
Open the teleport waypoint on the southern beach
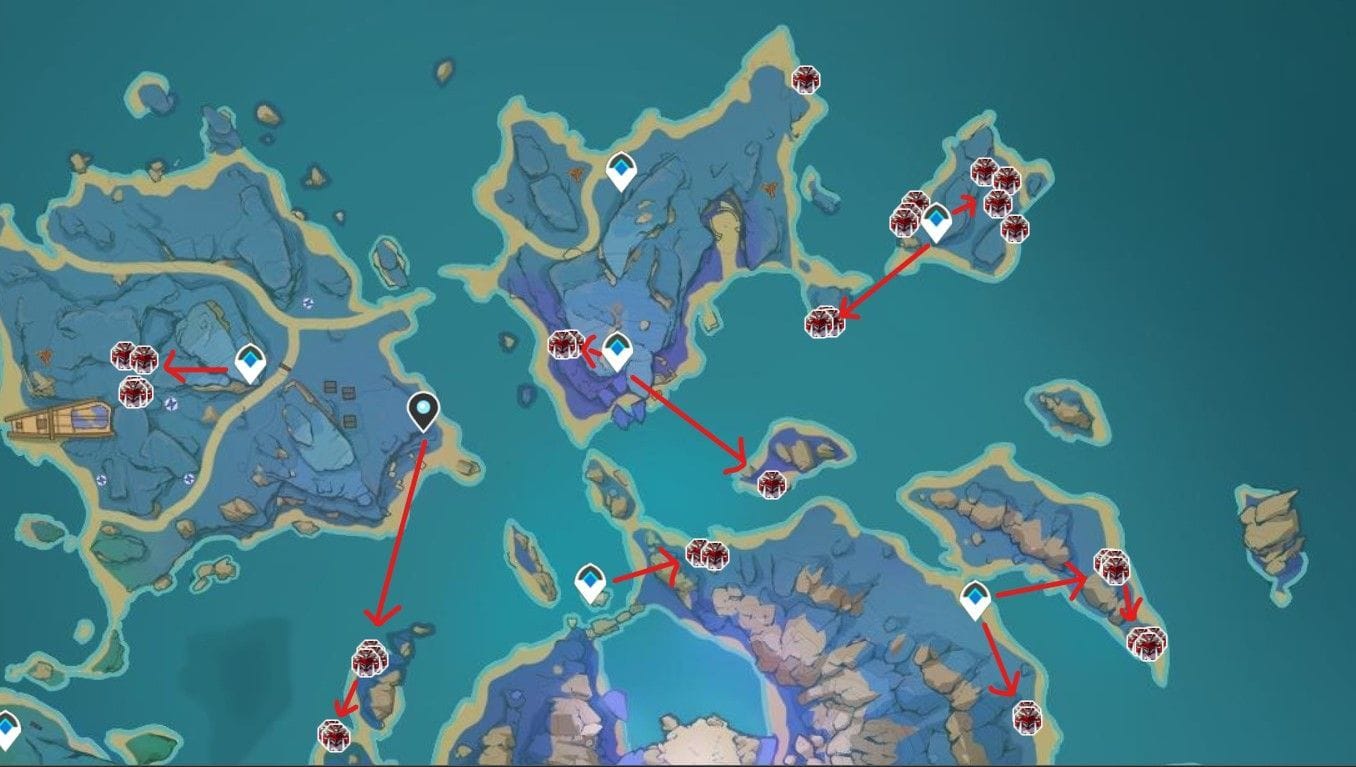point(590,581)
